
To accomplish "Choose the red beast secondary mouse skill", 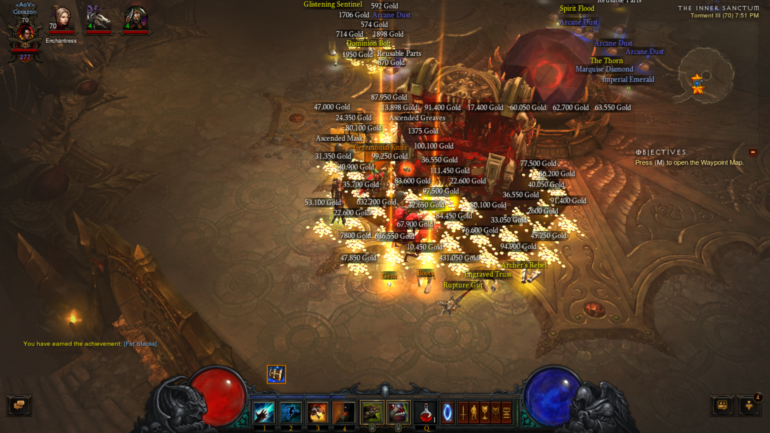I will tap(398, 411).
